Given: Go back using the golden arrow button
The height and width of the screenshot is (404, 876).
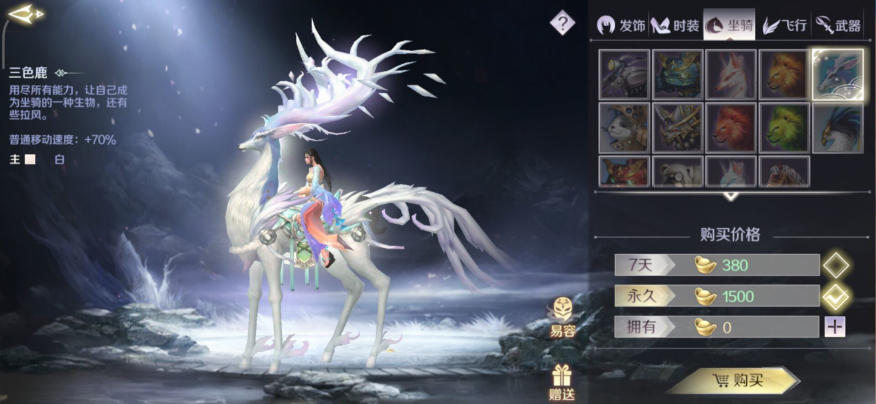Looking at the screenshot, I should coord(25,14).
